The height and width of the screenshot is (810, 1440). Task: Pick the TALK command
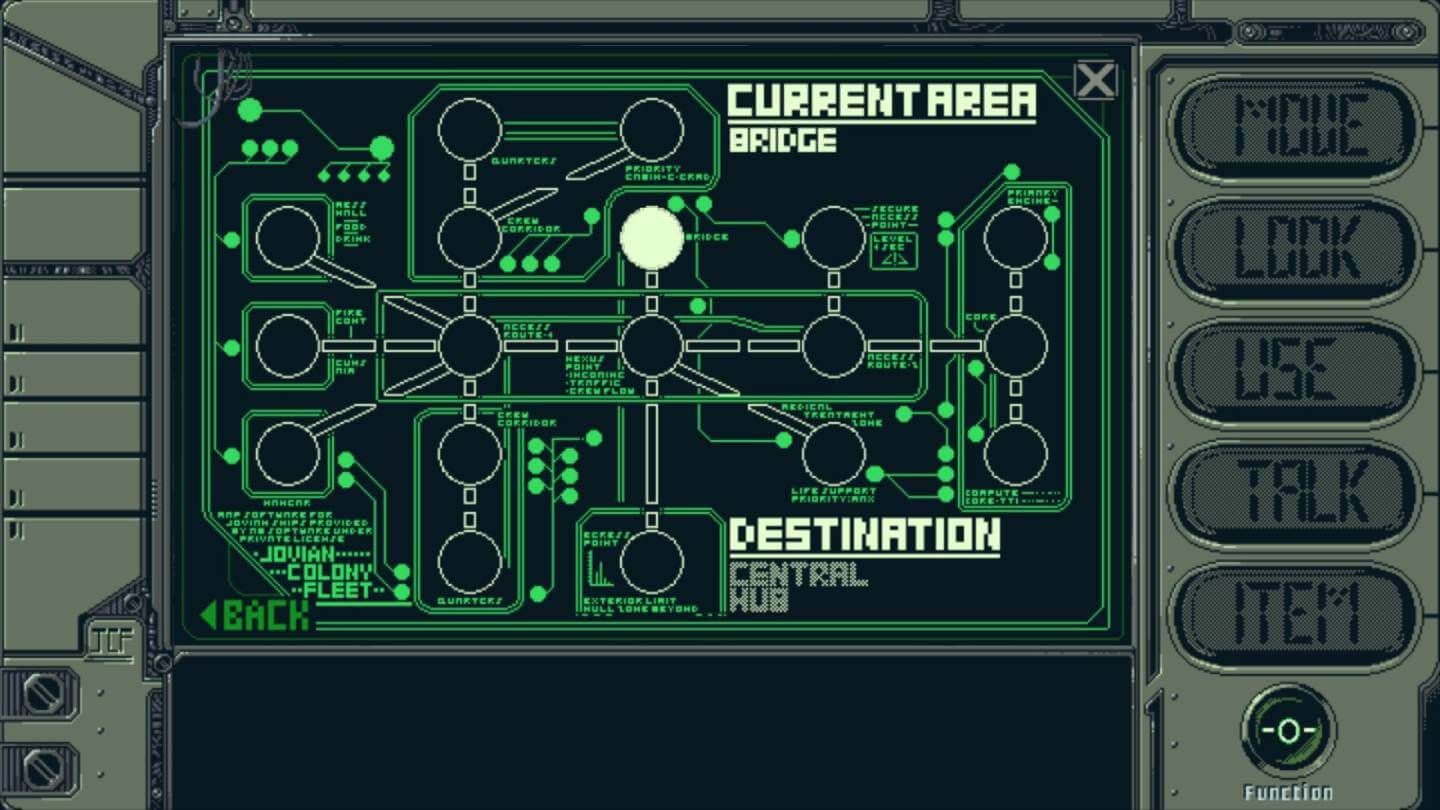click(x=1297, y=492)
